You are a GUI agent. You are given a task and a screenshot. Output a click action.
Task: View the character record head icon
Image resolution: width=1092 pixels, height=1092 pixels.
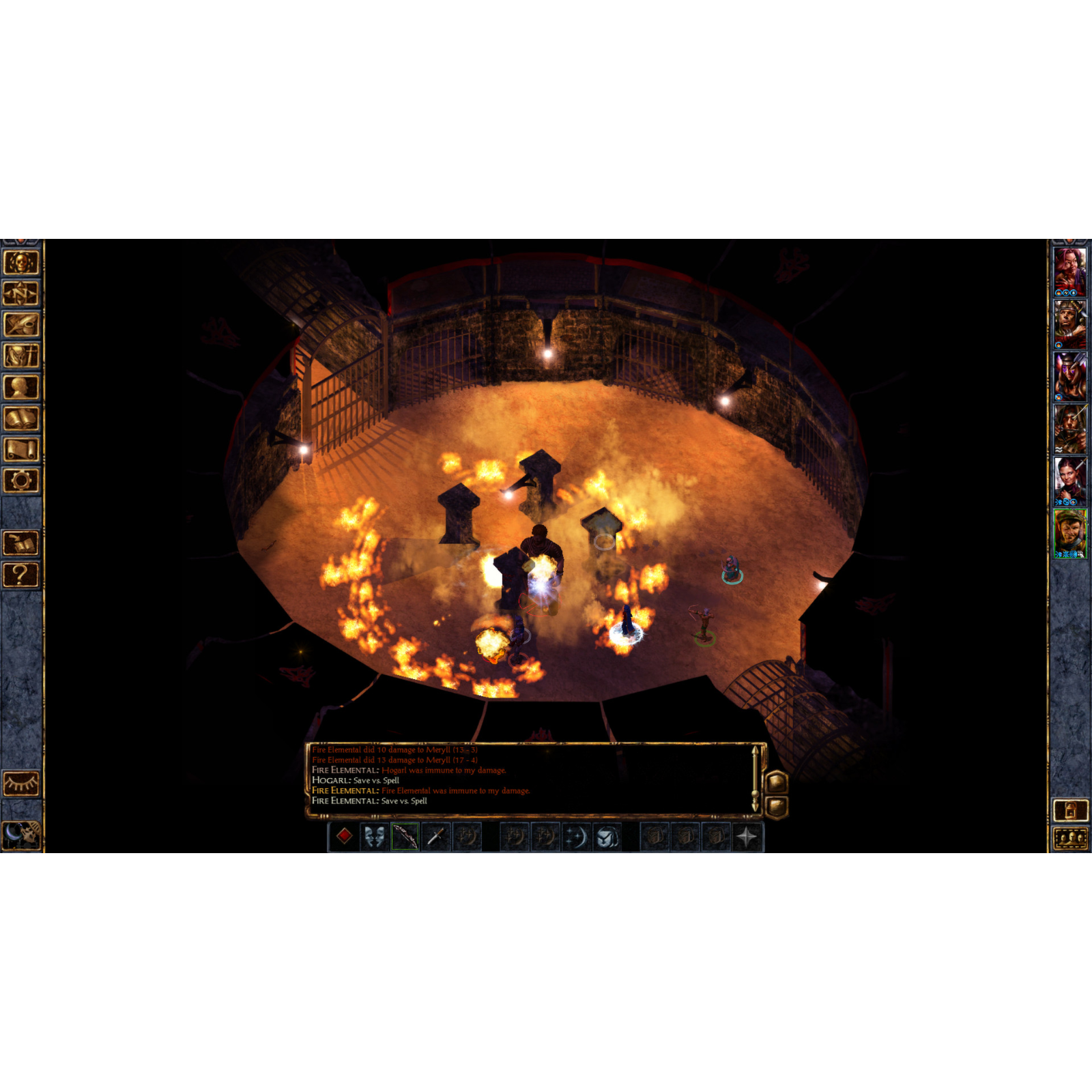(22, 385)
